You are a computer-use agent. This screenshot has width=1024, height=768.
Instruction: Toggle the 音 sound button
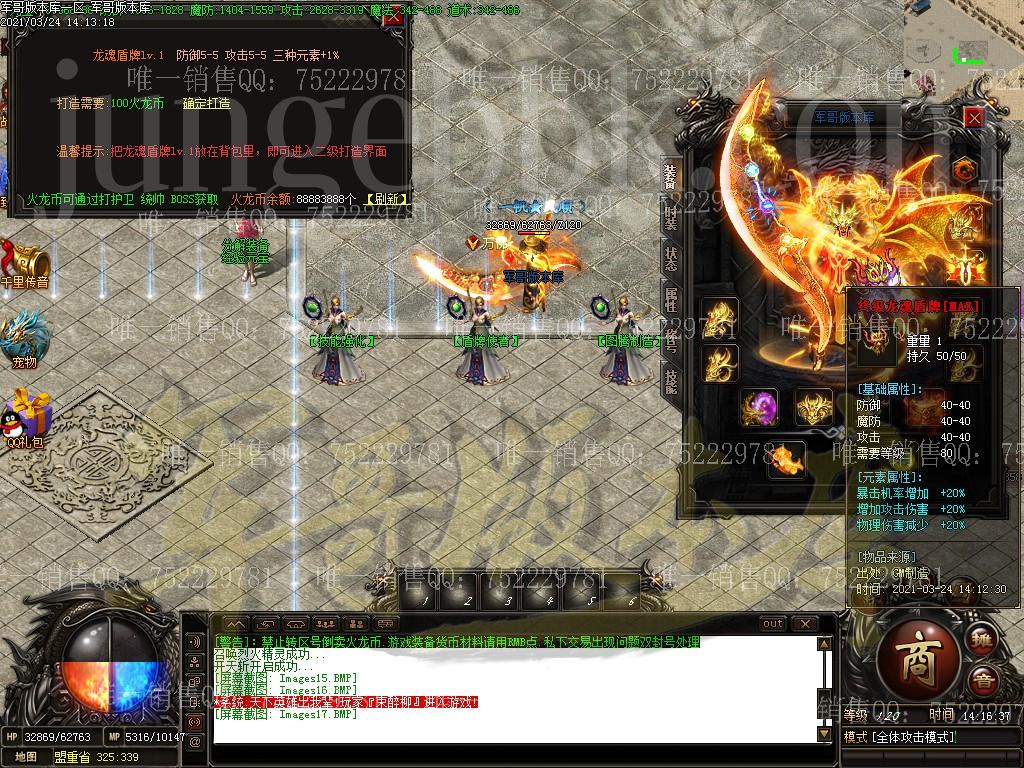point(982,679)
